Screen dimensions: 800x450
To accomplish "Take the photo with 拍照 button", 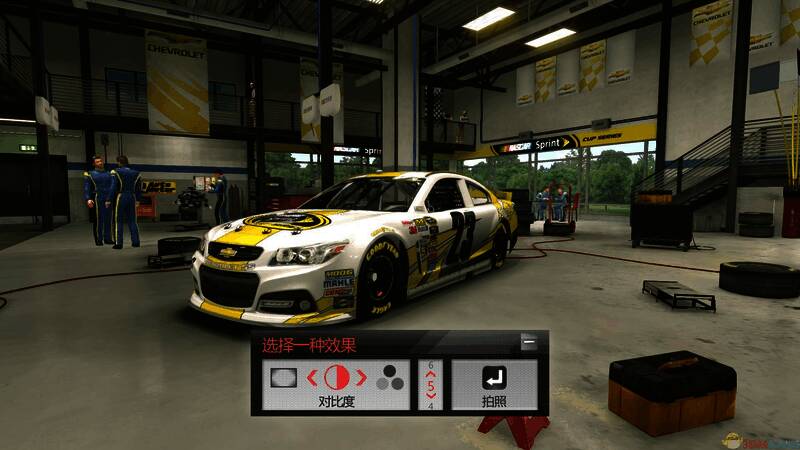I will 494,386.
